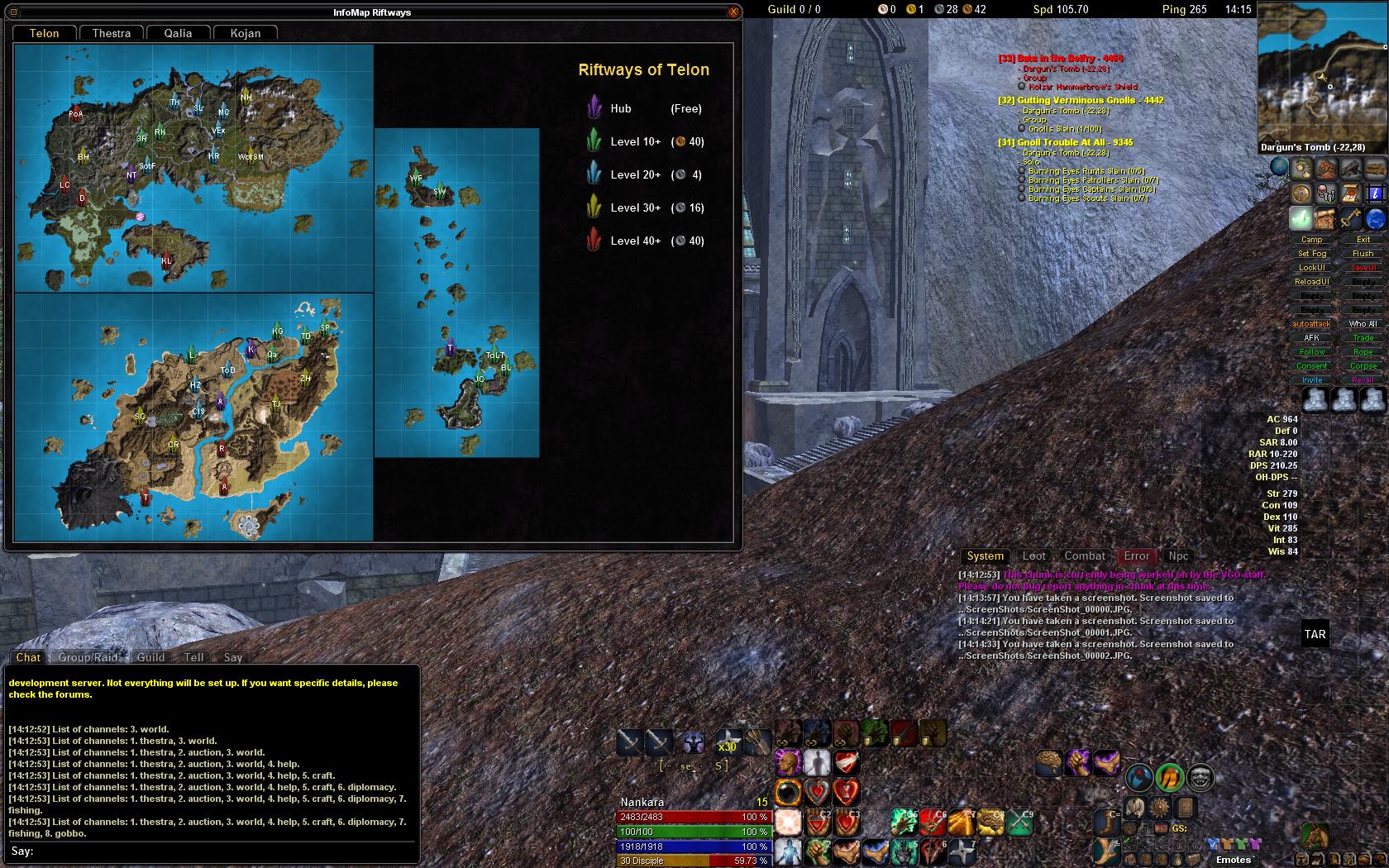Viewport: 1389px width, 868px height.
Task: Open the Qalia riftway tab
Action: 178,33
